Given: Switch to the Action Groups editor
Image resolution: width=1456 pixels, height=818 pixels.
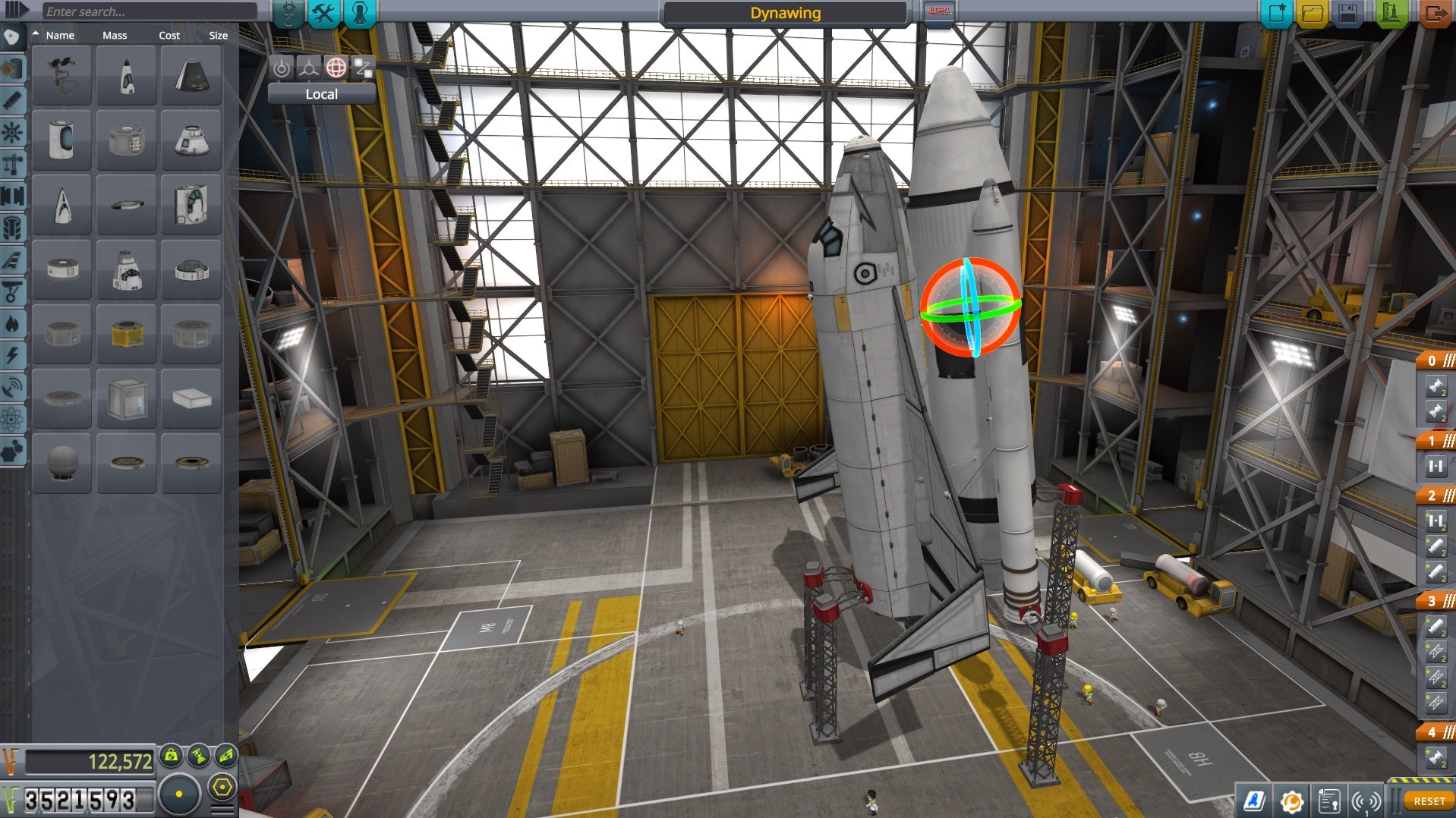Looking at the screenshot, I should click(323, 12).
